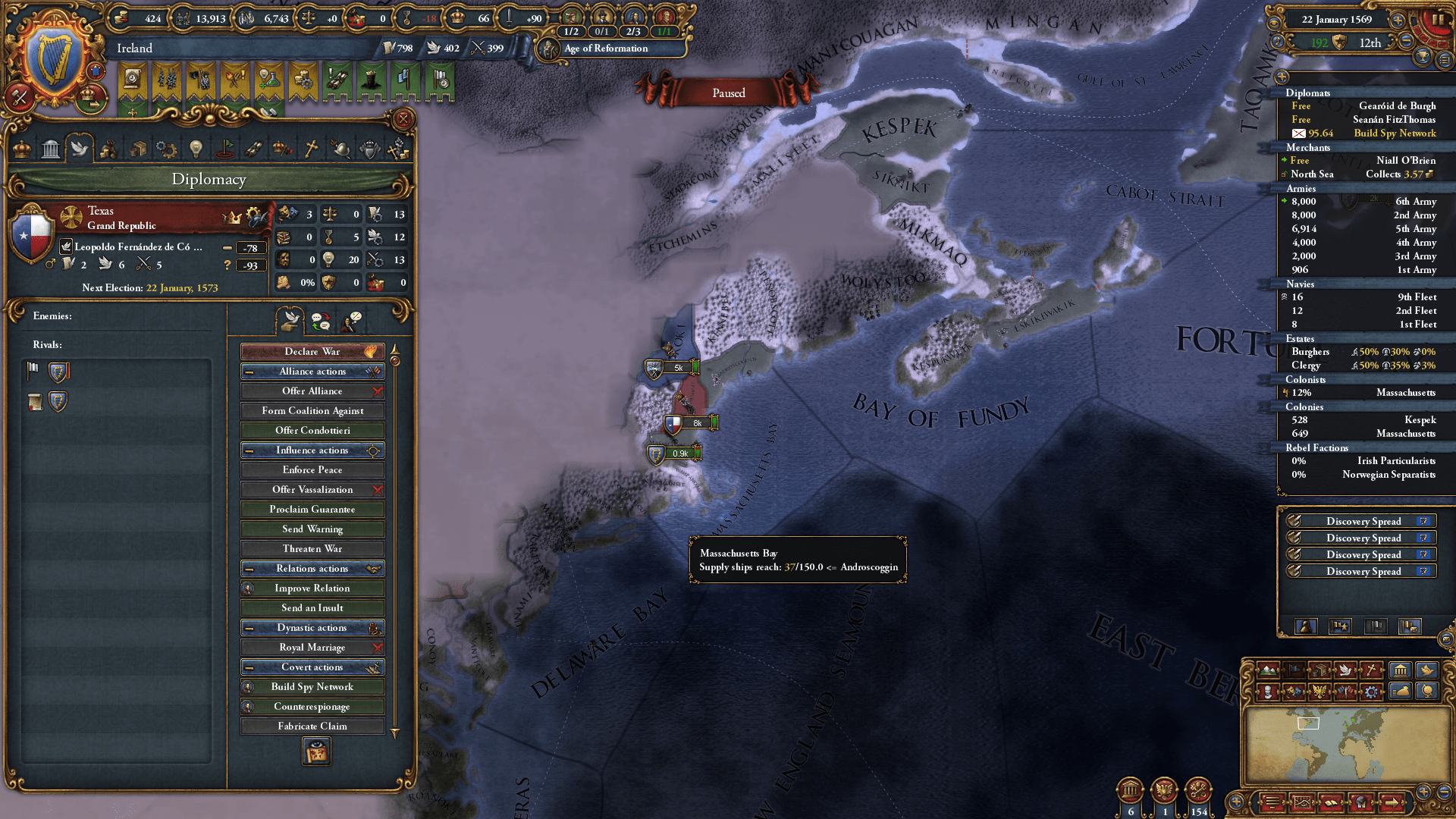Select the terrain mapmode icon
Screen dimensions: 1456x819
[x=1268, y=670]
